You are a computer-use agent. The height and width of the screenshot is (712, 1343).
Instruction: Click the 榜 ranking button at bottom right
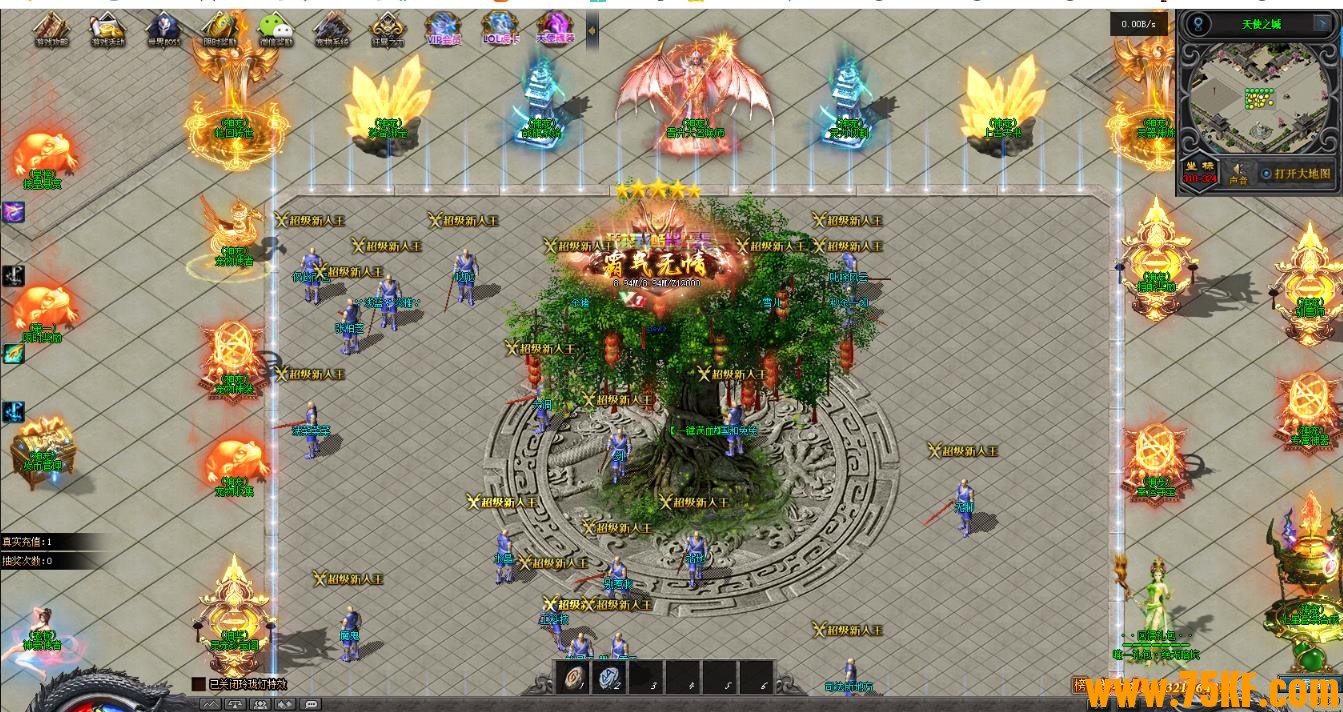point(1080,685)
